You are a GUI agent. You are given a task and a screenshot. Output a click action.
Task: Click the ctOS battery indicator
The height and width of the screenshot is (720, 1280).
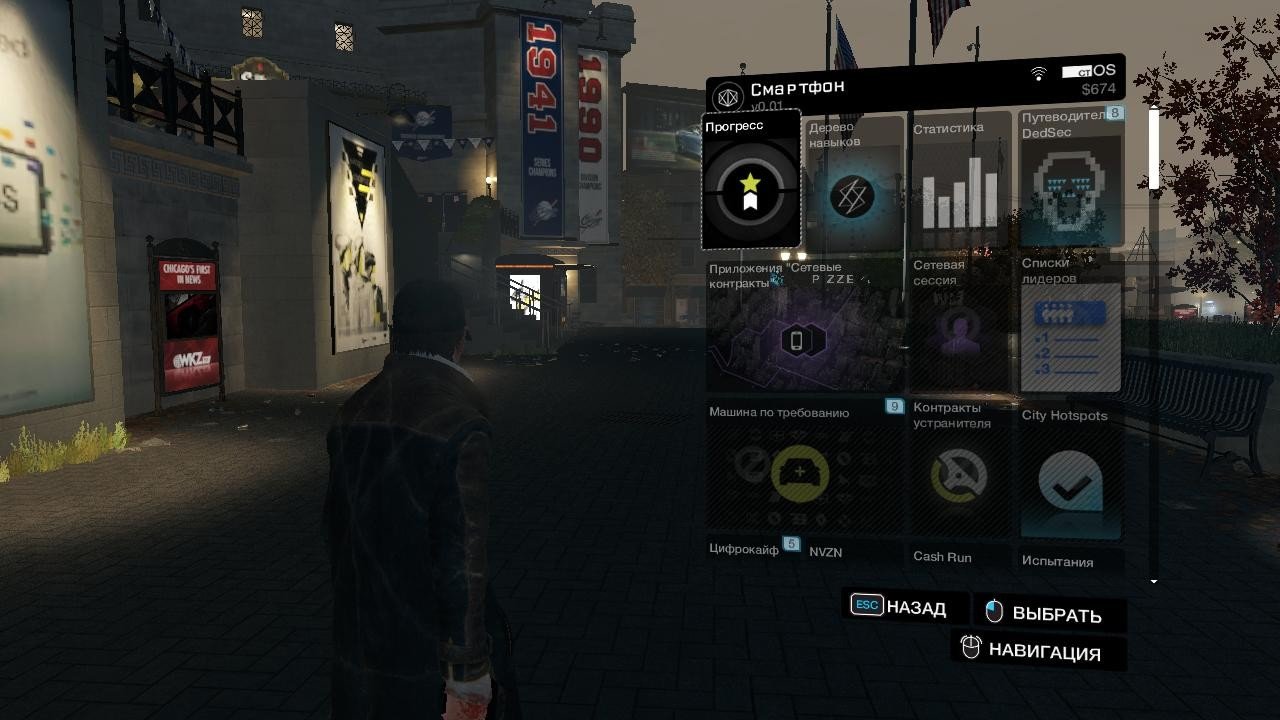[1075, 70]
